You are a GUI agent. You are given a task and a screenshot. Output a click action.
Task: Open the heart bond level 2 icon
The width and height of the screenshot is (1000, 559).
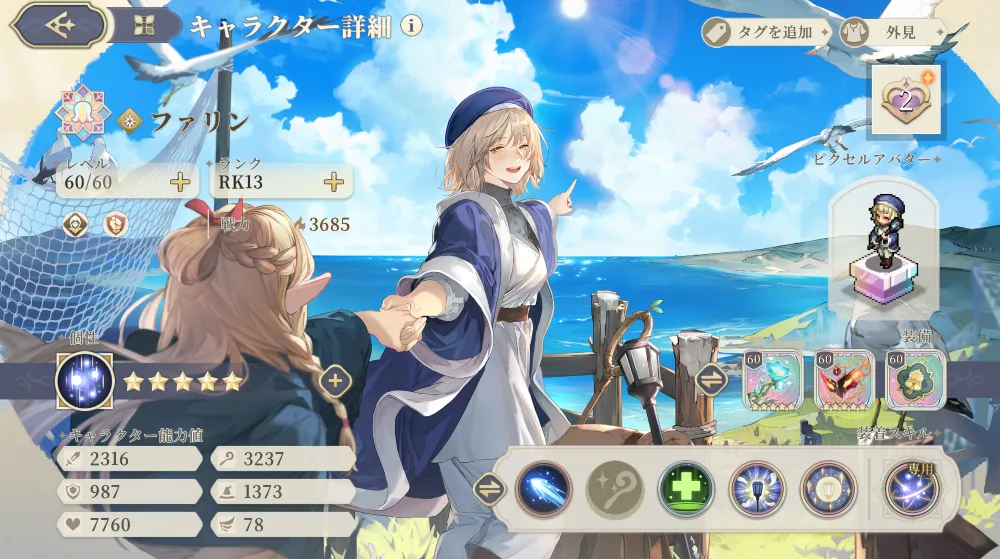906,100
